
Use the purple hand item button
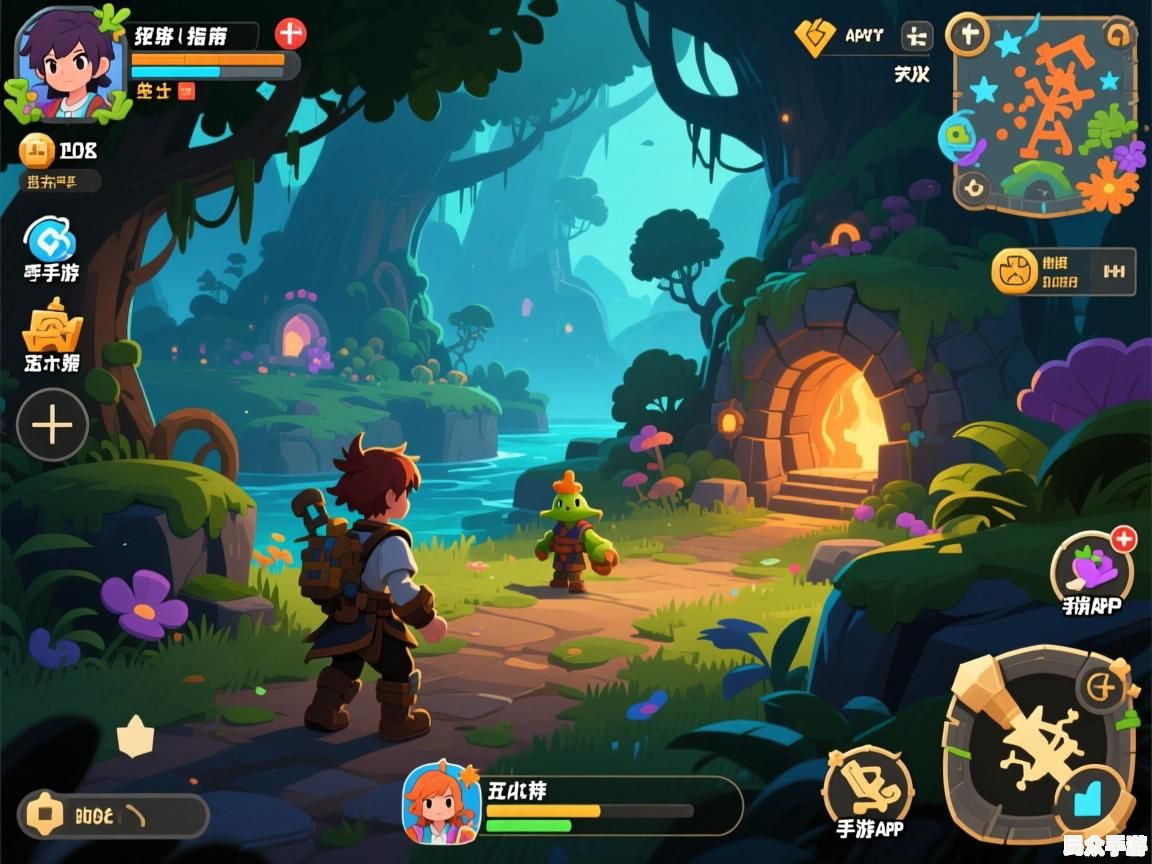(x=1091, y=571)
